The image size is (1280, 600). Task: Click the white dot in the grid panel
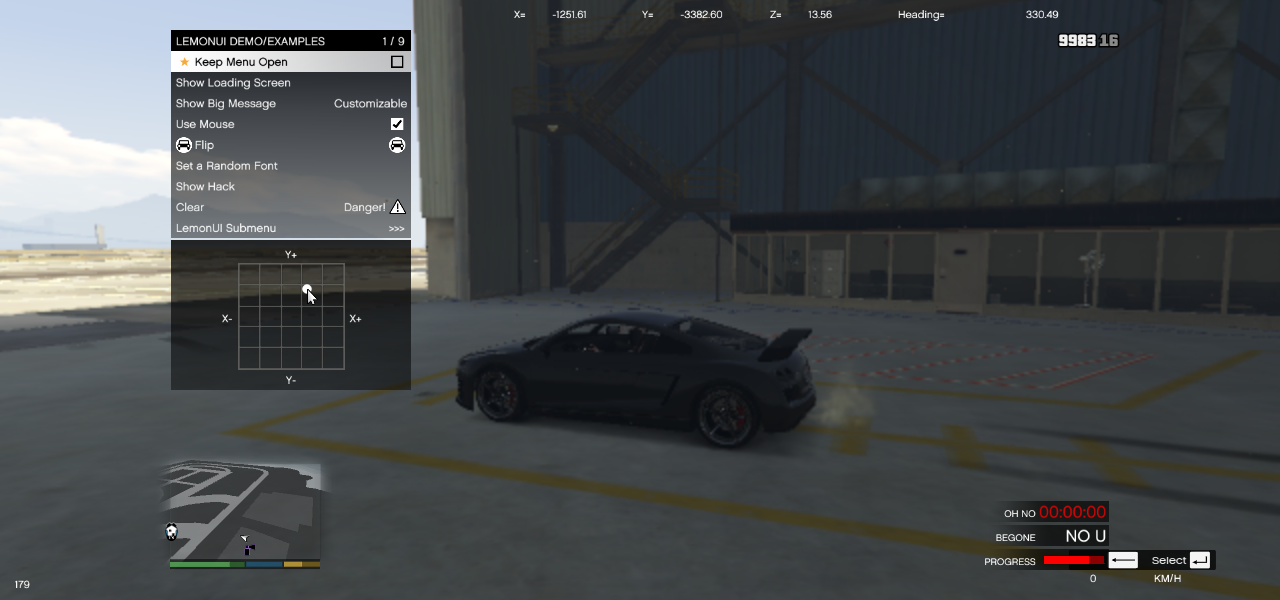click(x=307, y=289)
